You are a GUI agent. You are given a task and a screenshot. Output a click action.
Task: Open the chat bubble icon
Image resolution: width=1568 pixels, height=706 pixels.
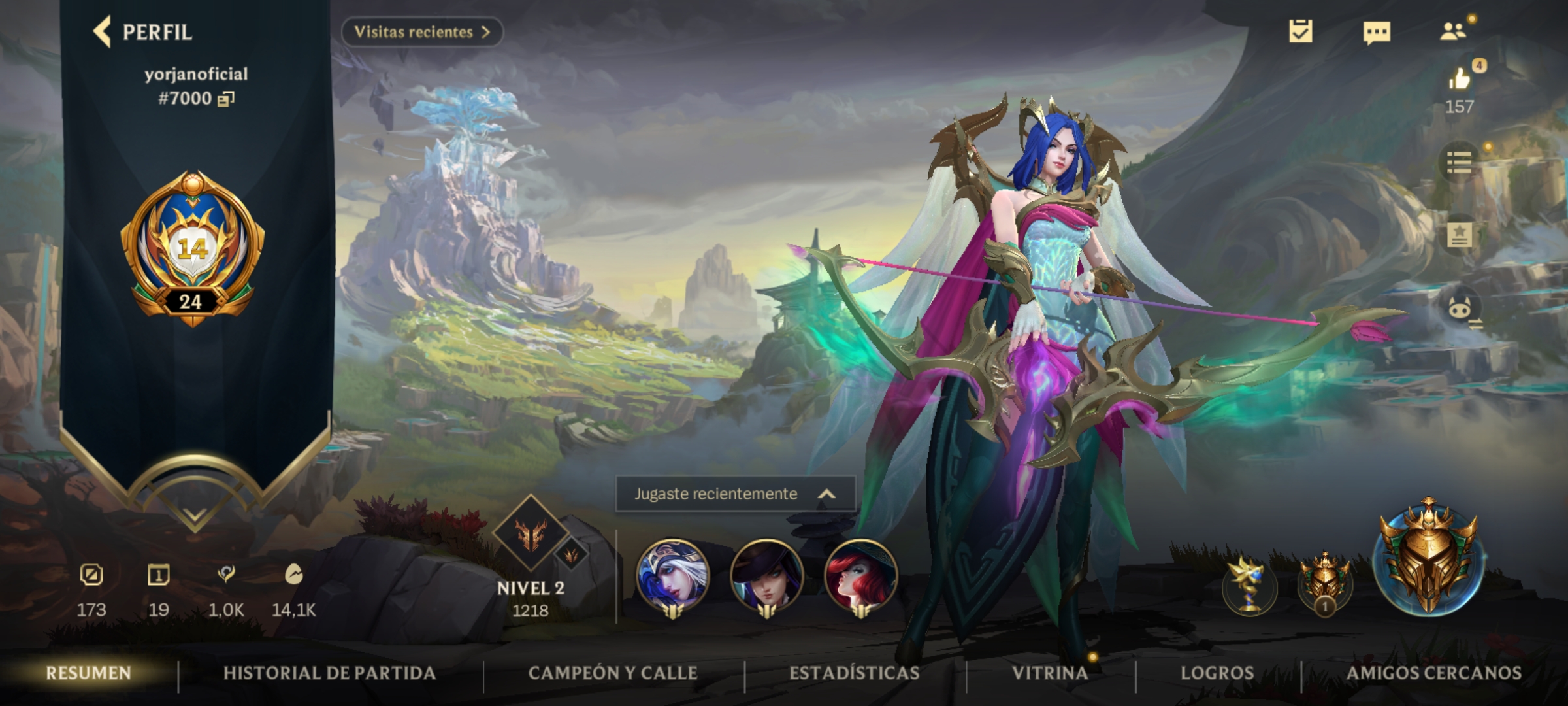(x=1377, y=32)
